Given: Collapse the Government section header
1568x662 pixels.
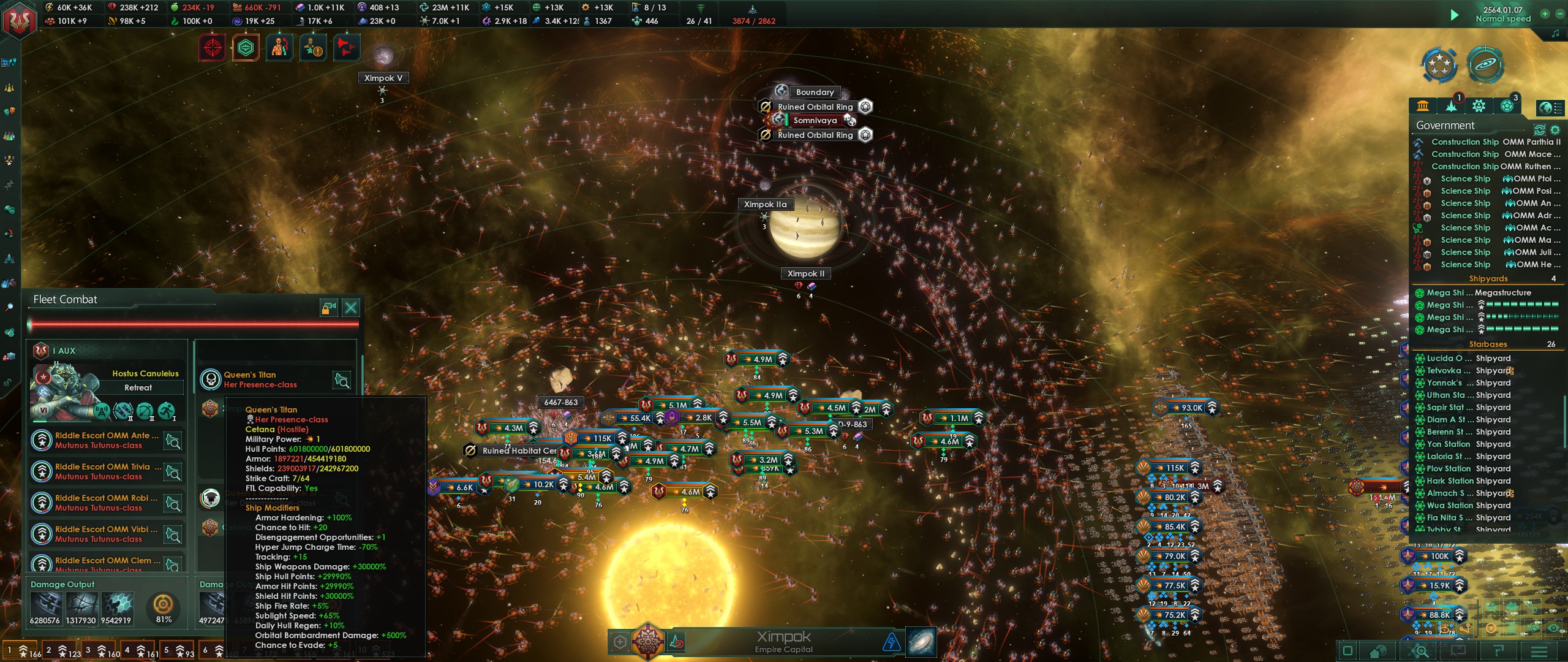Looking at the screenshot, I should click(x=1445, y=125).
